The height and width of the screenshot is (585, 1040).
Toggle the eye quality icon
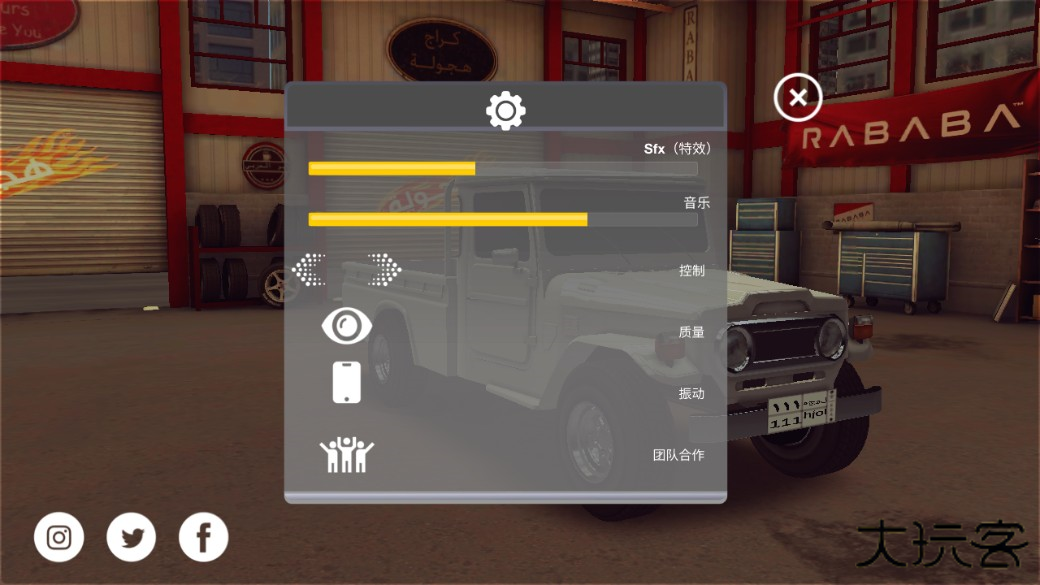(x=346, y=325)
